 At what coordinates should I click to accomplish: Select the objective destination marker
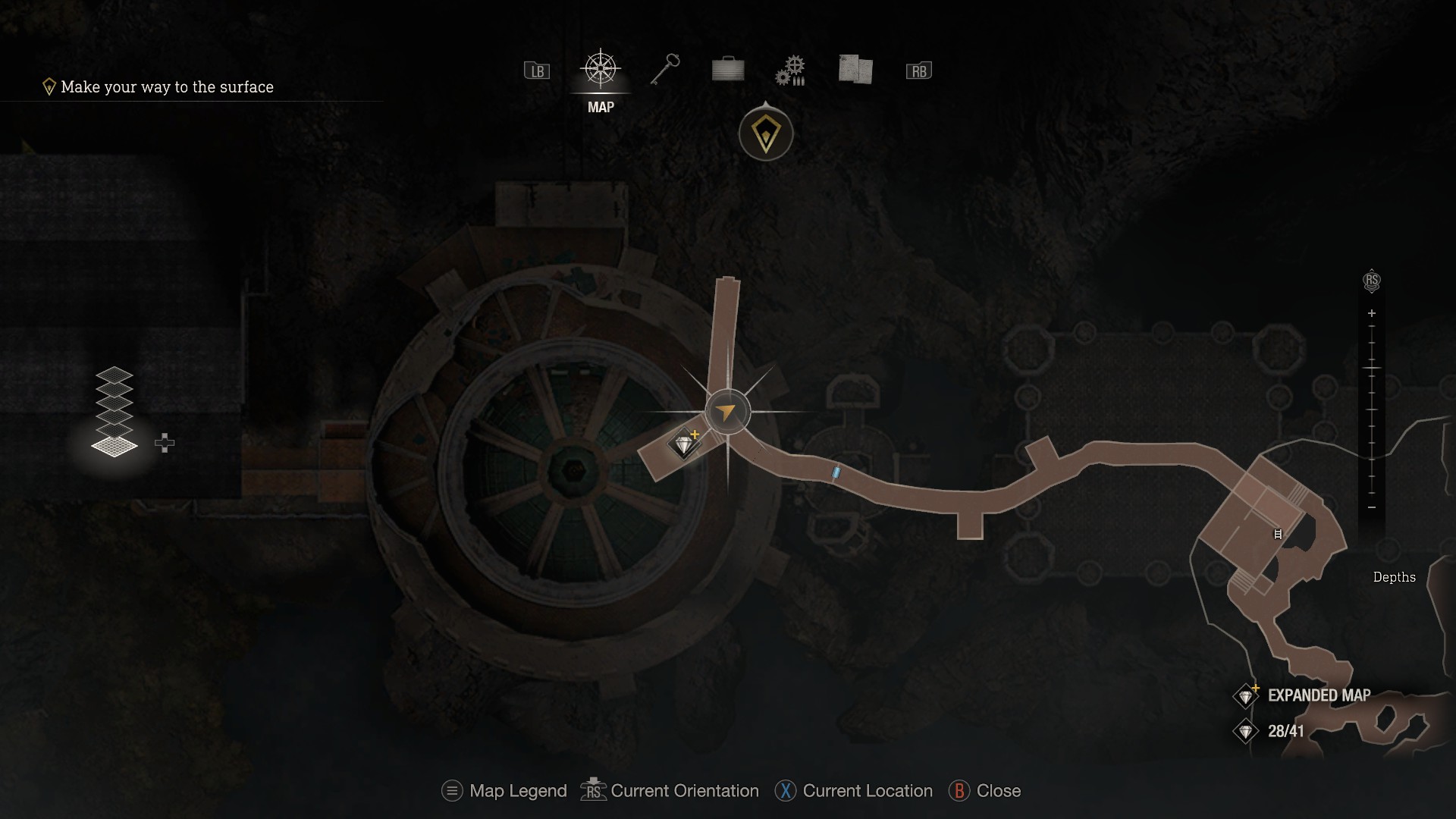(766, 135)
